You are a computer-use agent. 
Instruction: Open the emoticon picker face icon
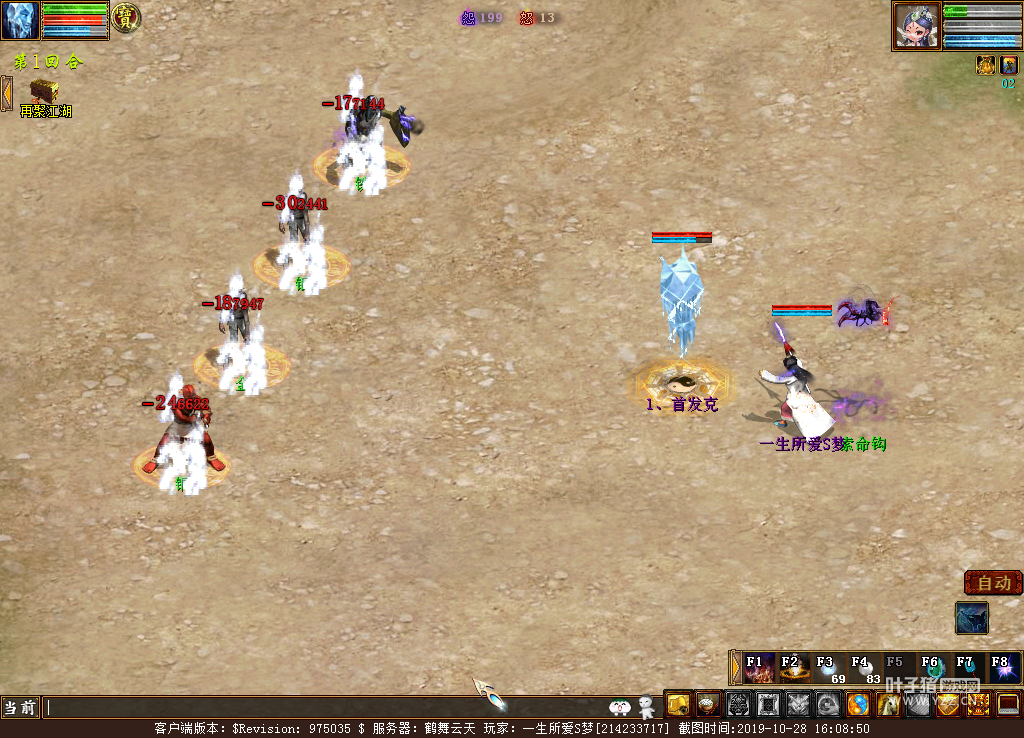pyautogui.click(x=620, y=707)
